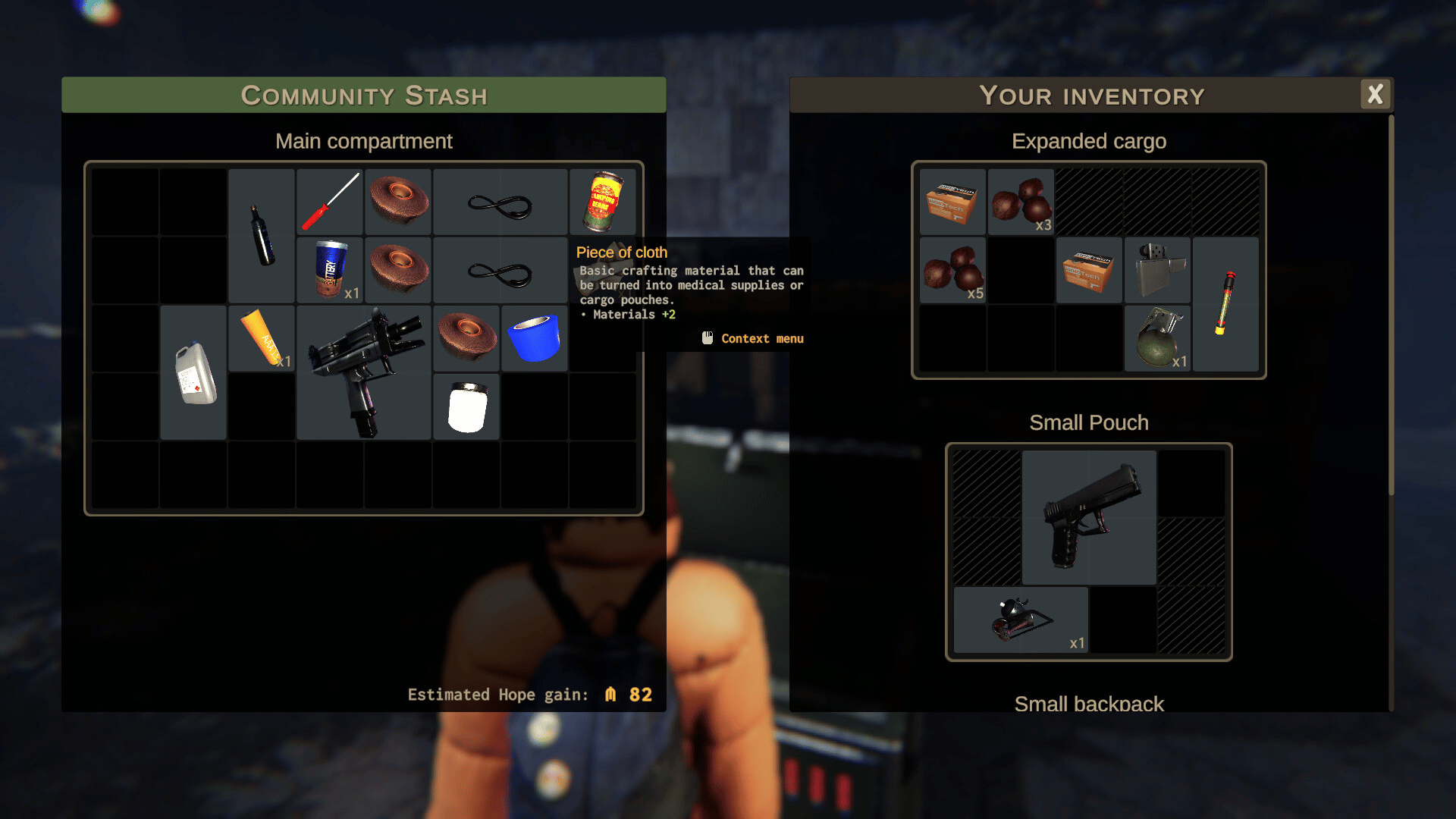Viewport: 1456px width, 819px height.
Task: Select the Zippo lighter
Action: (x=1157, y=270)
